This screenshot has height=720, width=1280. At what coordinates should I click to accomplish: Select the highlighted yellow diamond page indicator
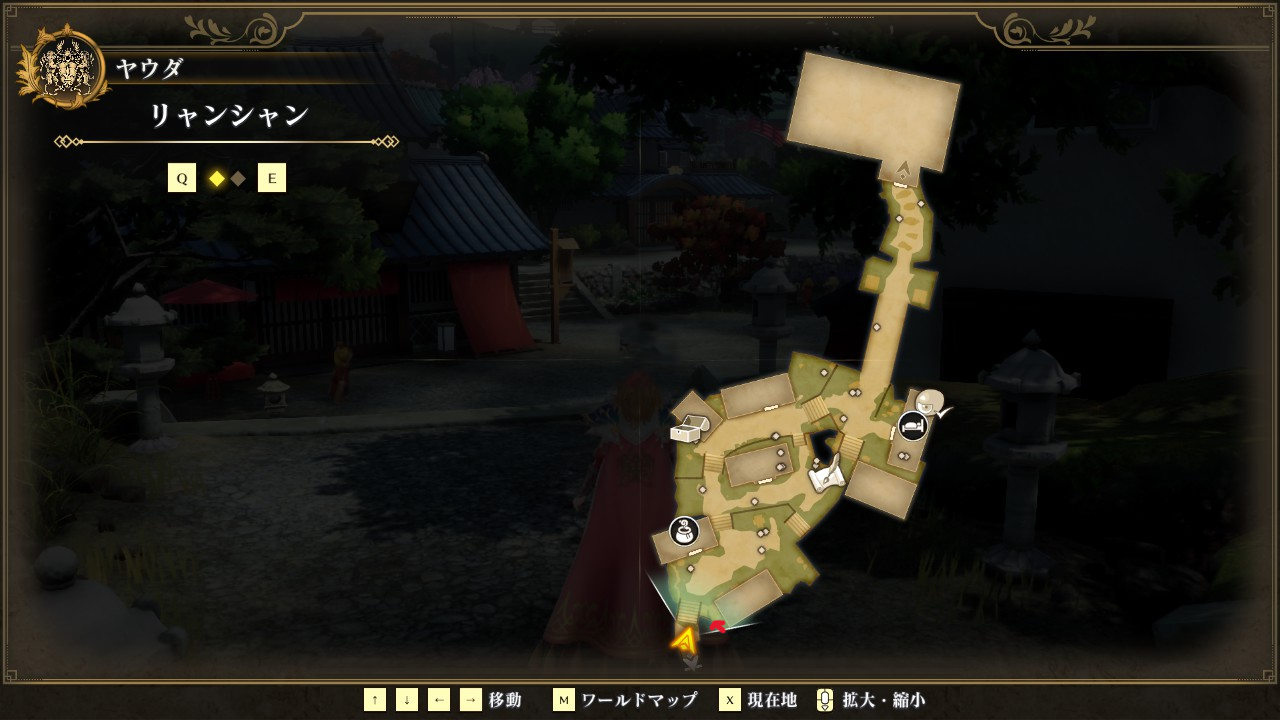[x=216, y=179]
